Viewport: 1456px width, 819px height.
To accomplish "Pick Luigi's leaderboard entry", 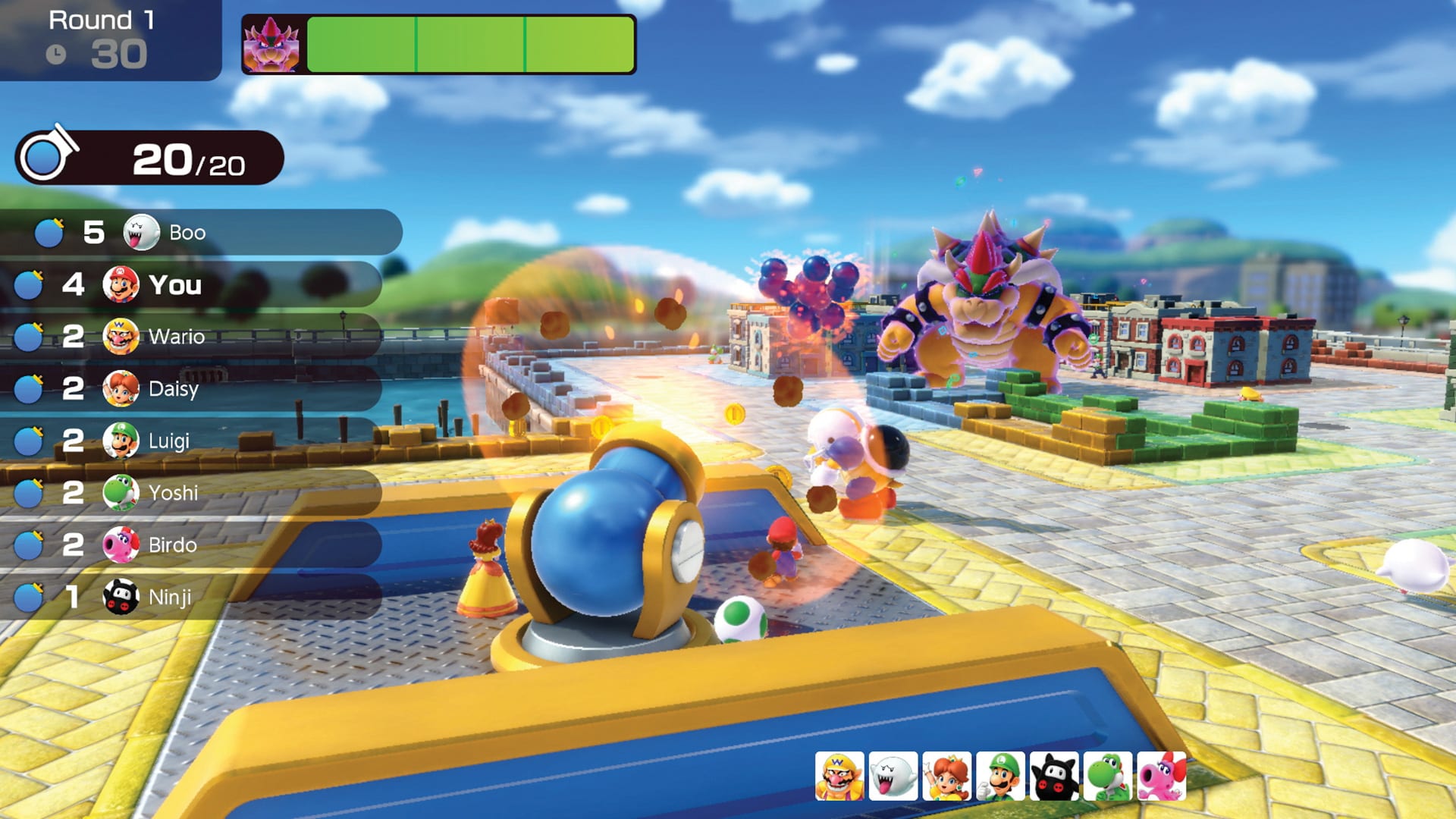I will coord(190,441).
